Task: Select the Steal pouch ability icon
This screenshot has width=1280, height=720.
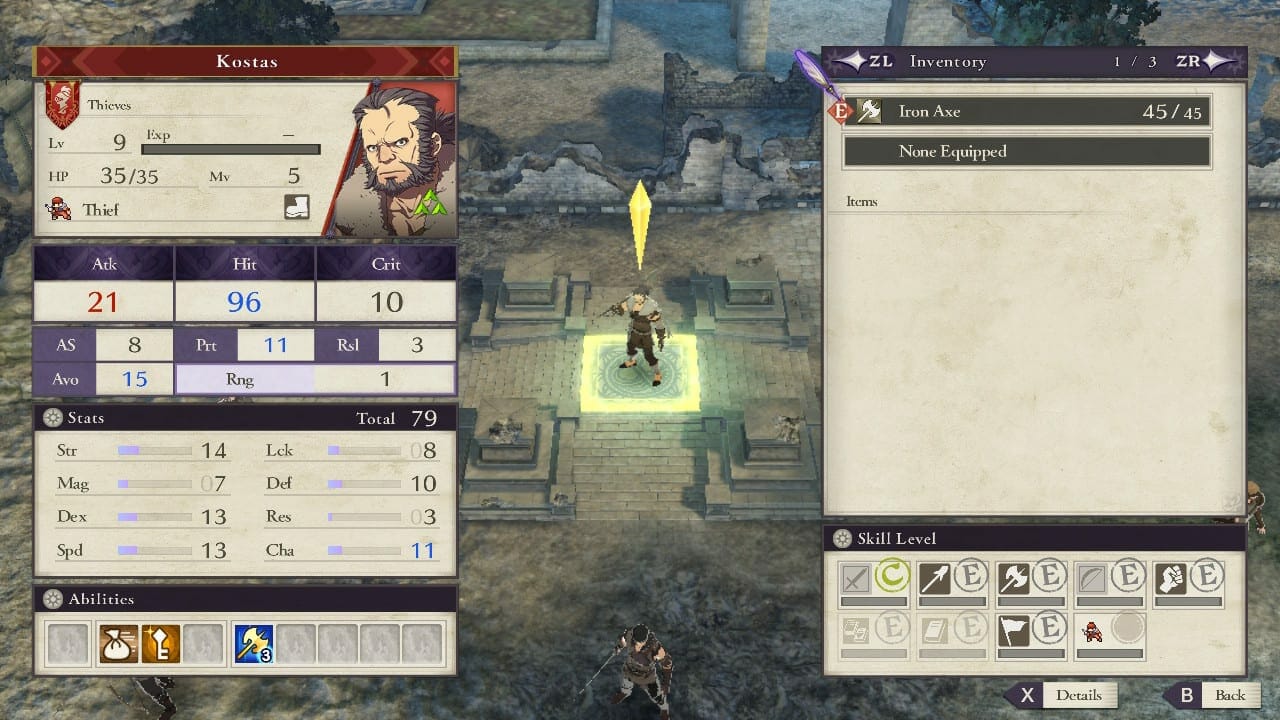Action: [119, 644]
